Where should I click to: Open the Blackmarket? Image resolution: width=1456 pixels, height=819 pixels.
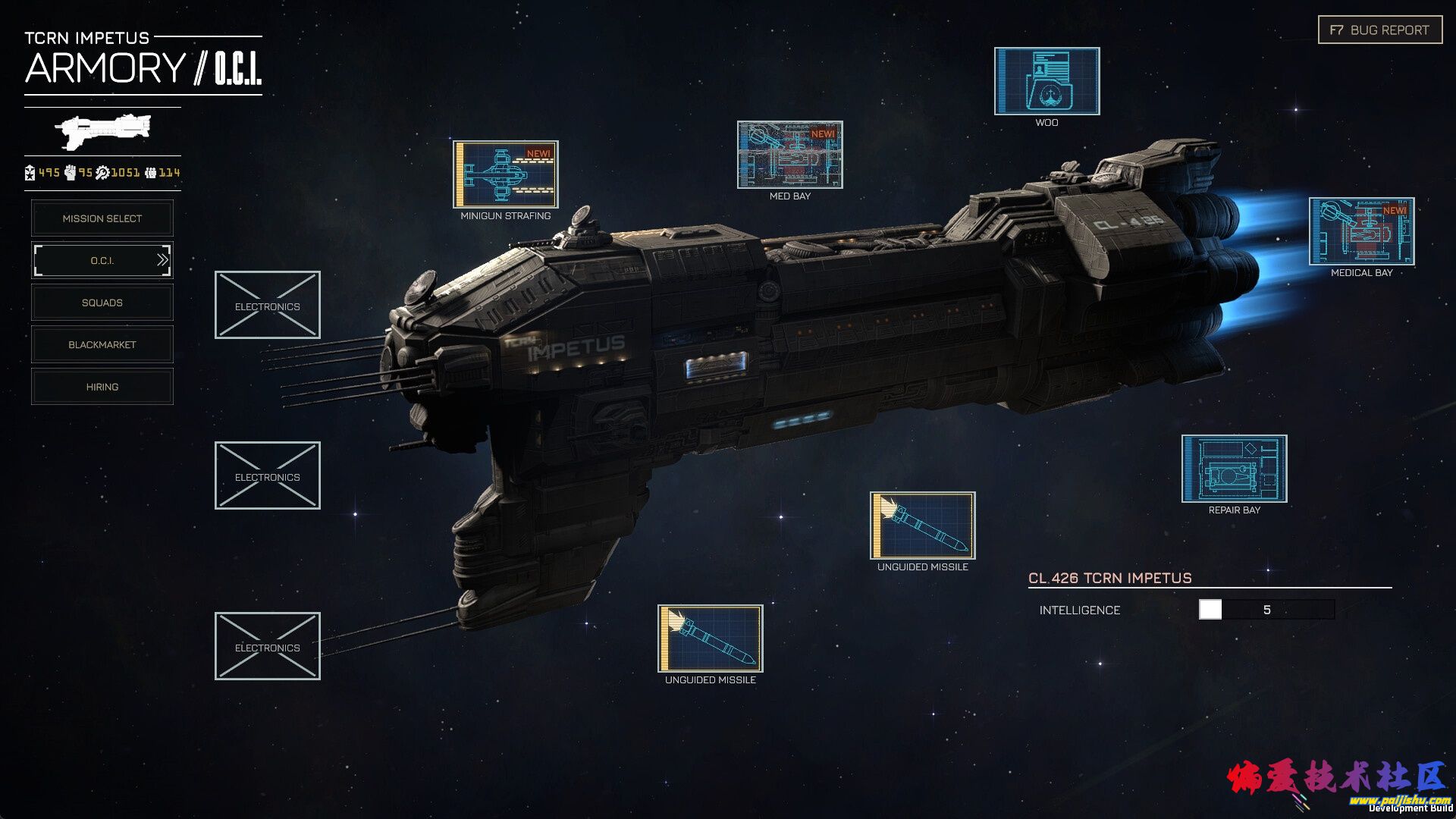pos(102,344)
